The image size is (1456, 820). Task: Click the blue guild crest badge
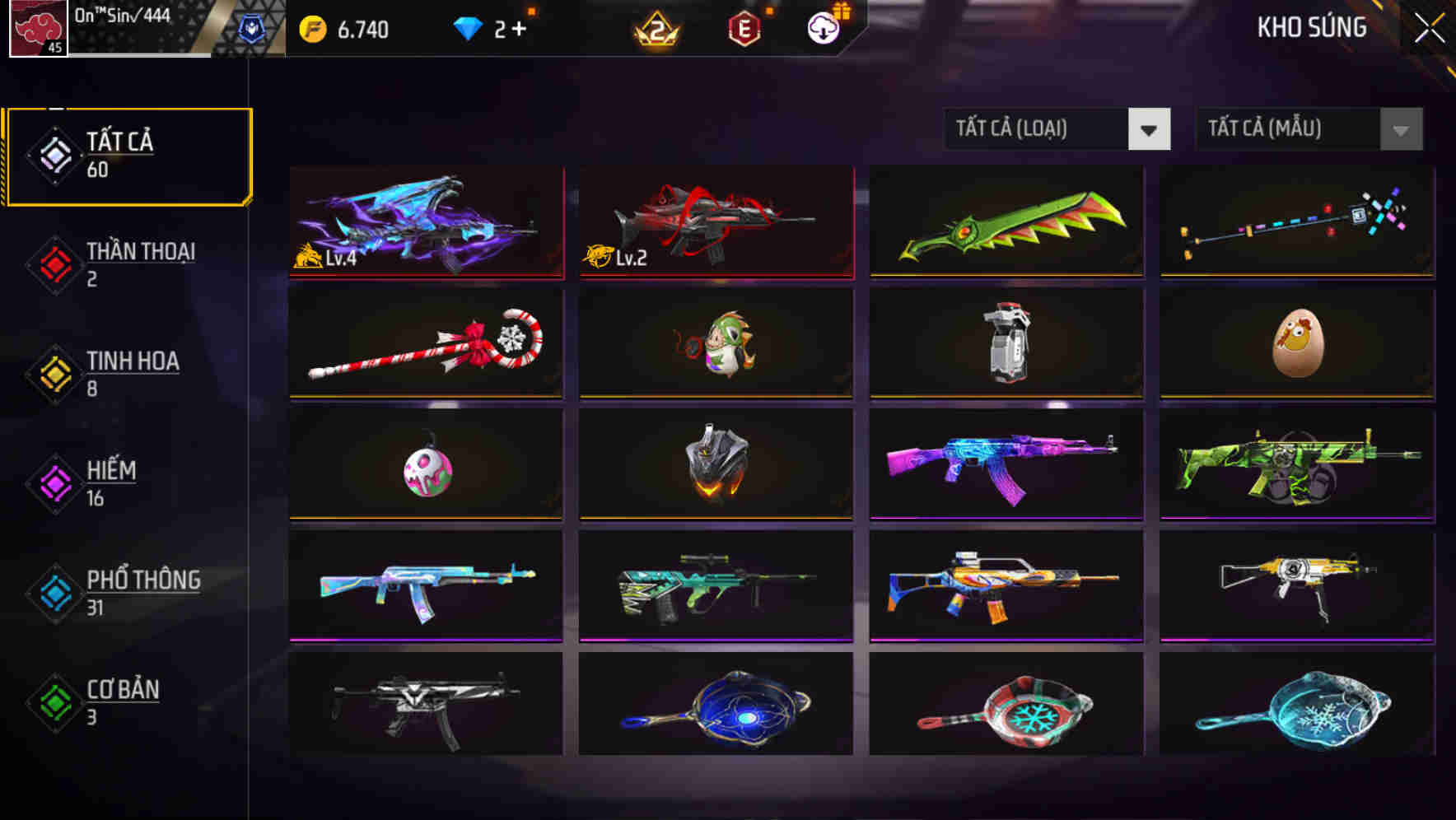[x=253, y=26]
